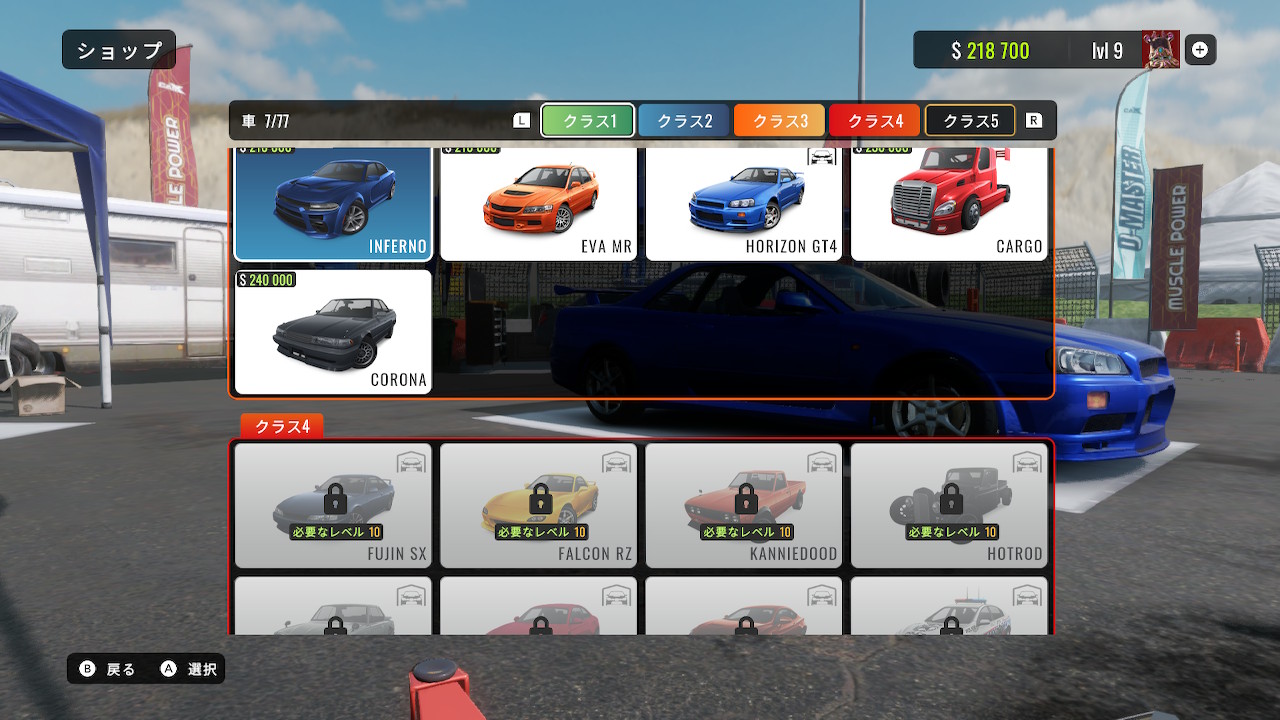
Task: Switch to the クラス1 tab
Action: click(587, 121)
